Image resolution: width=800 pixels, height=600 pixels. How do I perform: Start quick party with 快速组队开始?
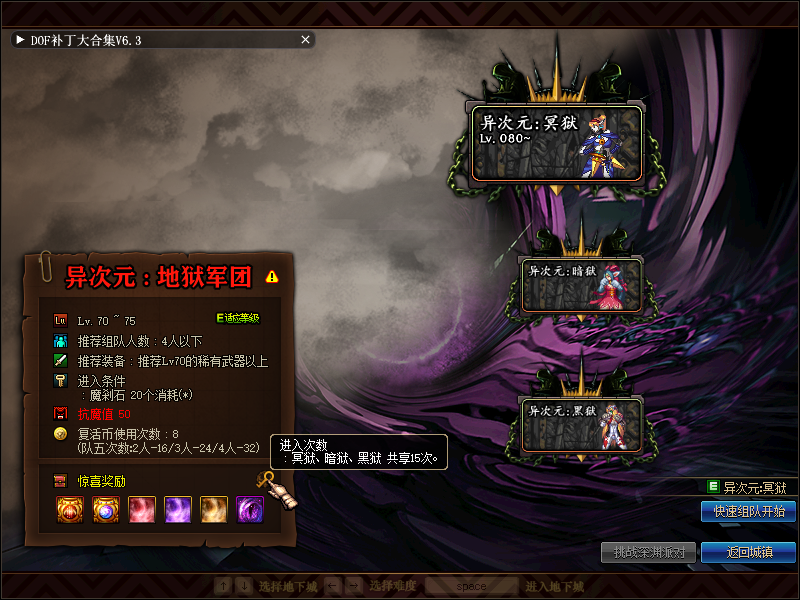pos(748,511)
